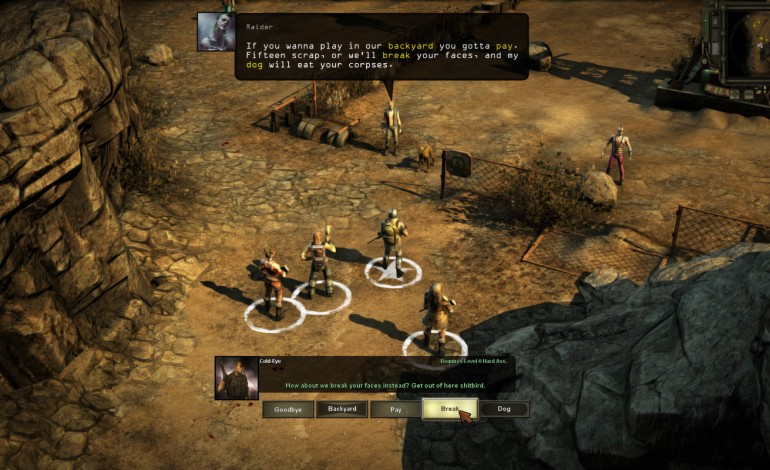Ask about the Dog keyword
This screenshot has width=770, height=470.
tap(504, 409)
